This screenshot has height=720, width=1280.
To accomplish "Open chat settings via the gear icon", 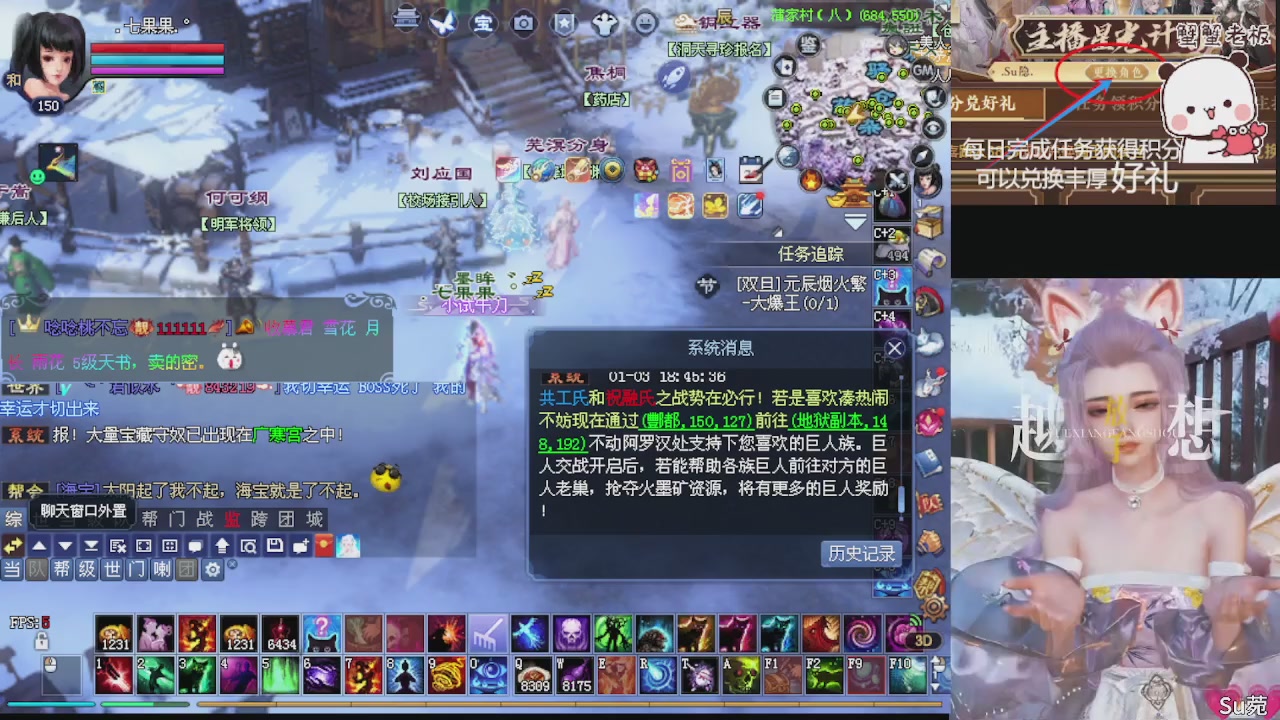I will [213, 571].
